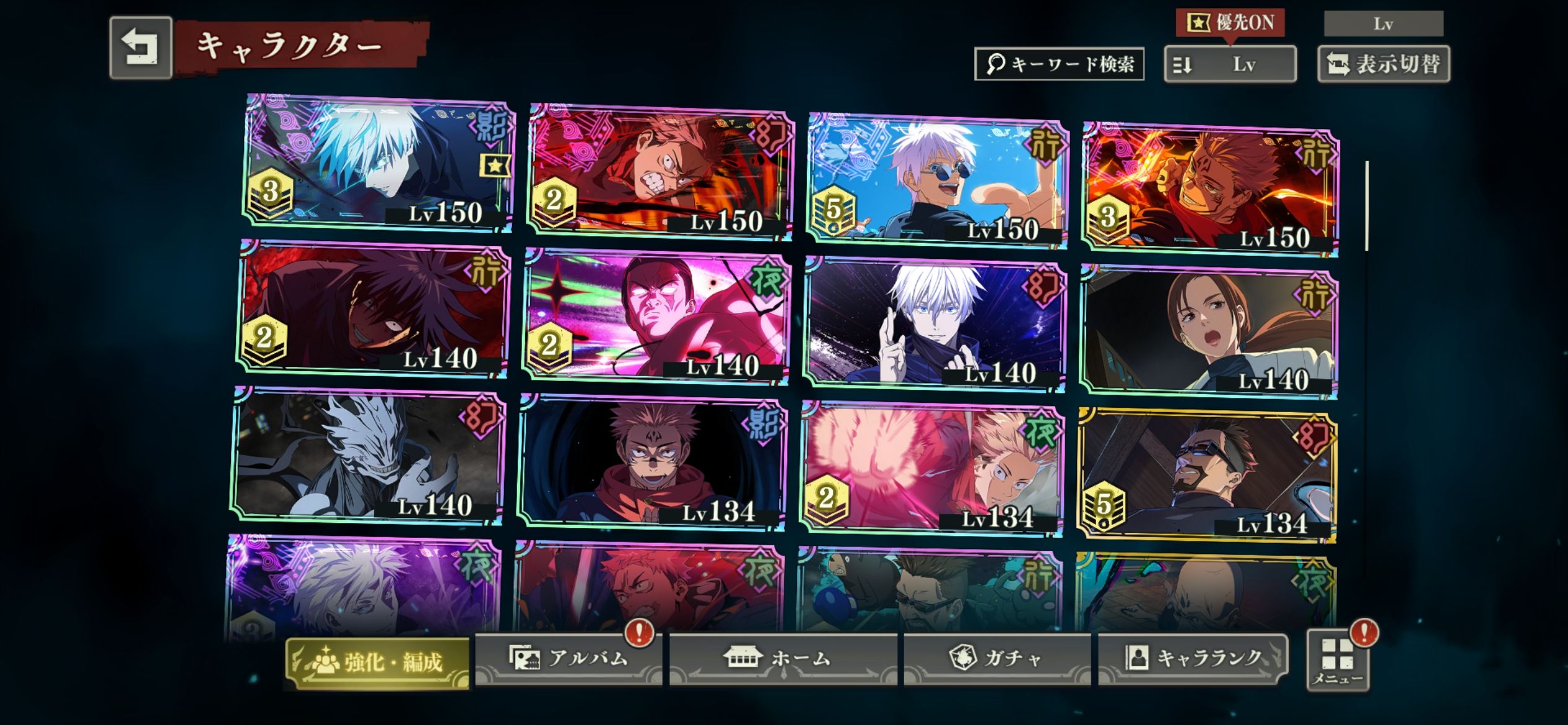This screenshot has width=1568, height=725.
Task: Select the Lv150 fiery Sukuna card
Action: [1209, 190]
